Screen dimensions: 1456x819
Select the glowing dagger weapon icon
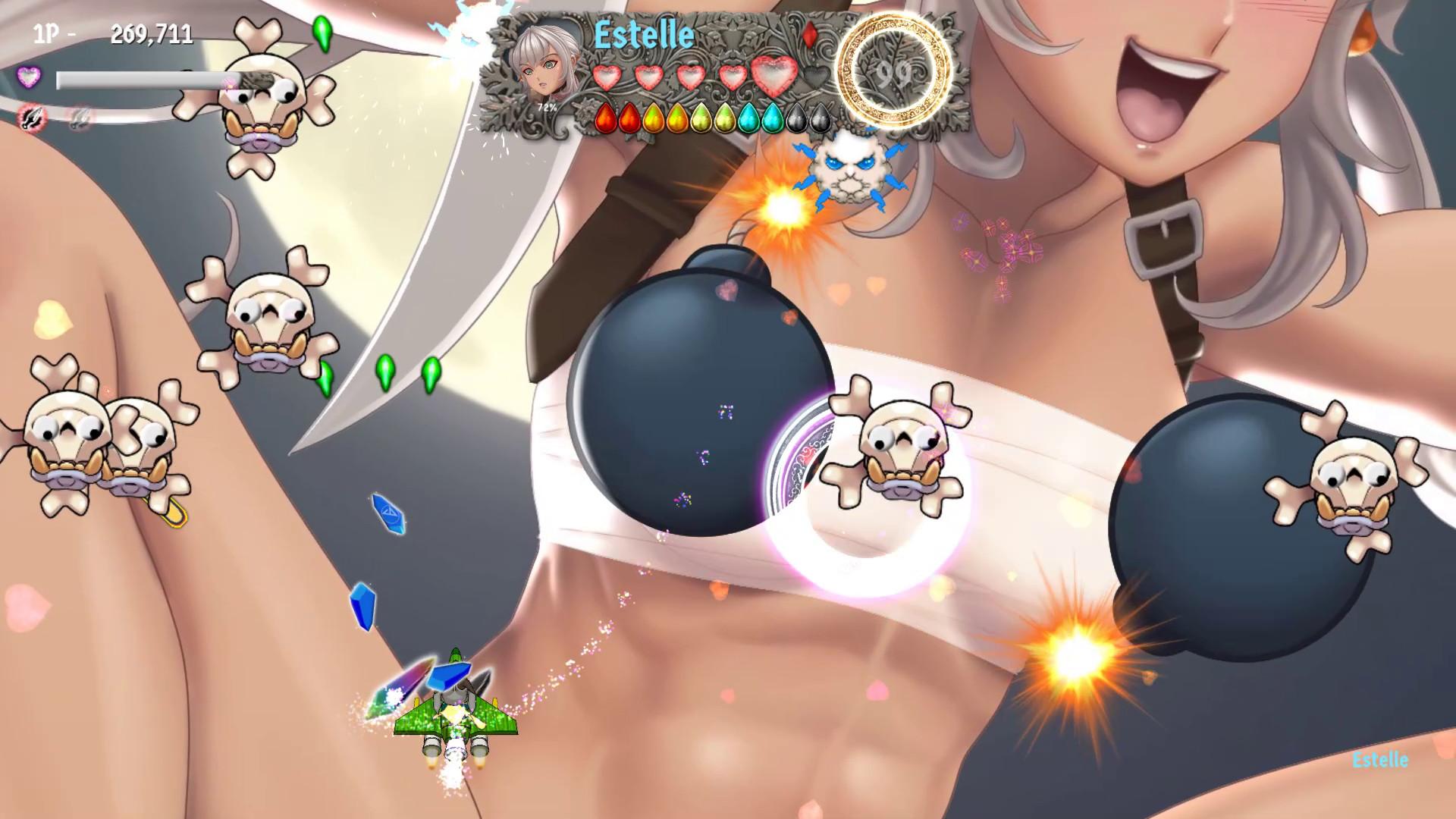(34, 118)
